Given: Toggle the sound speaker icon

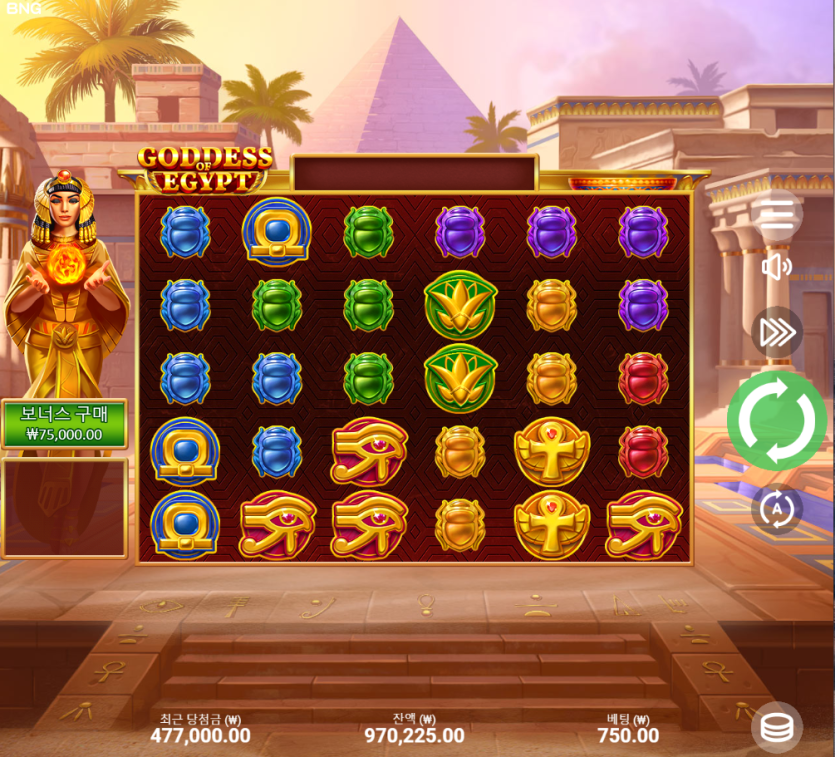Looking at the screenshot, I should (x=777, y=267).
